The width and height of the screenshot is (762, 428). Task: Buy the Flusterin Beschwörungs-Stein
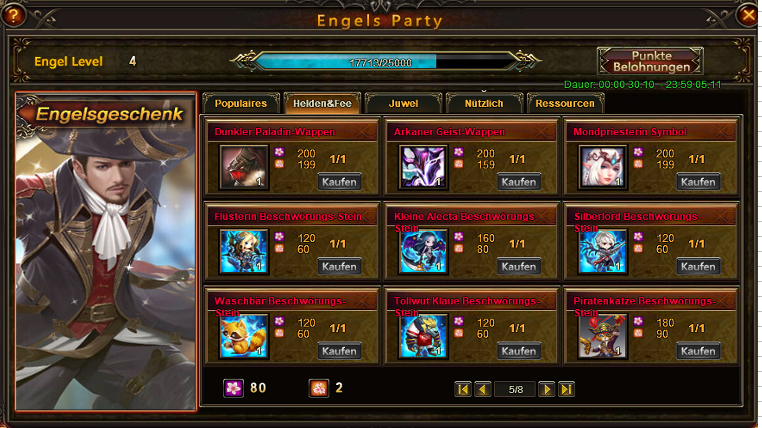click(x=339, y=267)
